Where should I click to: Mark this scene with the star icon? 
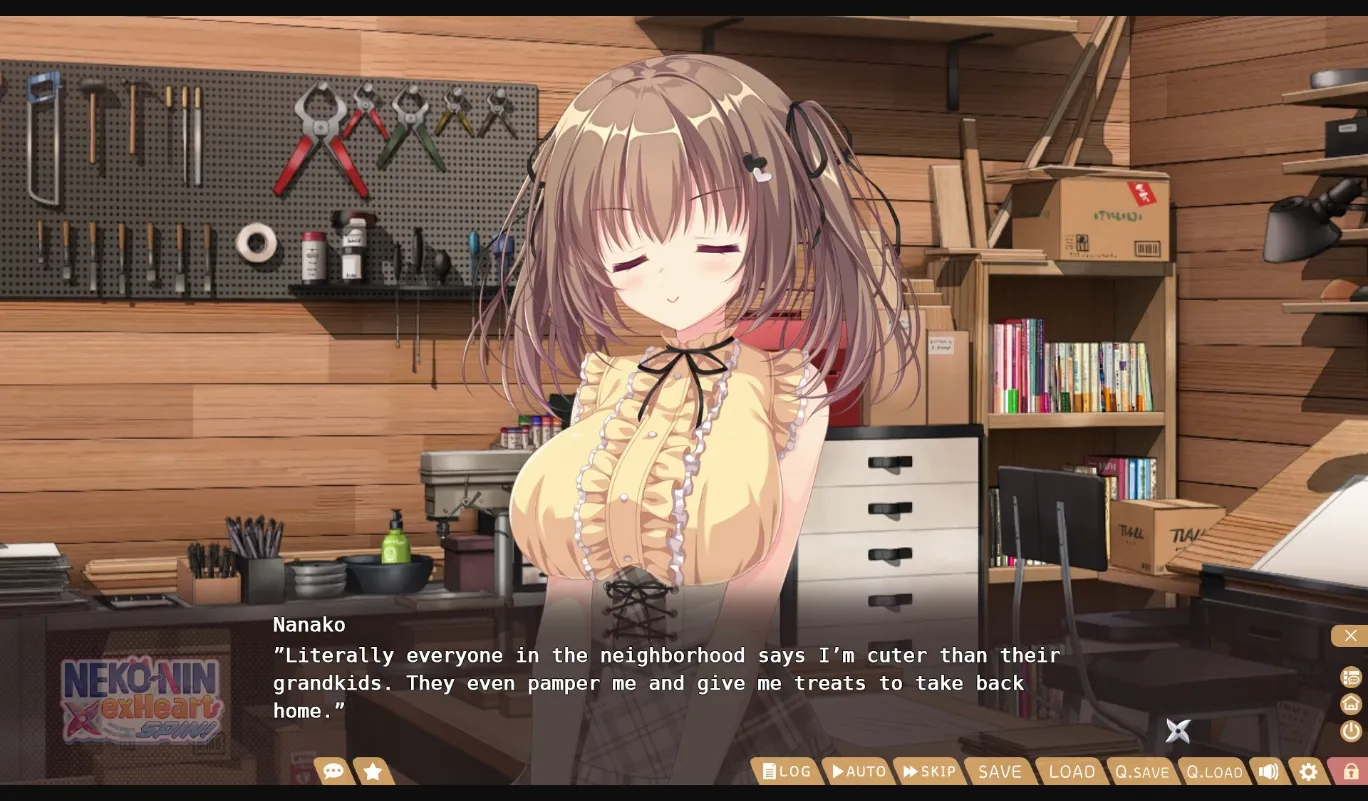373,771
